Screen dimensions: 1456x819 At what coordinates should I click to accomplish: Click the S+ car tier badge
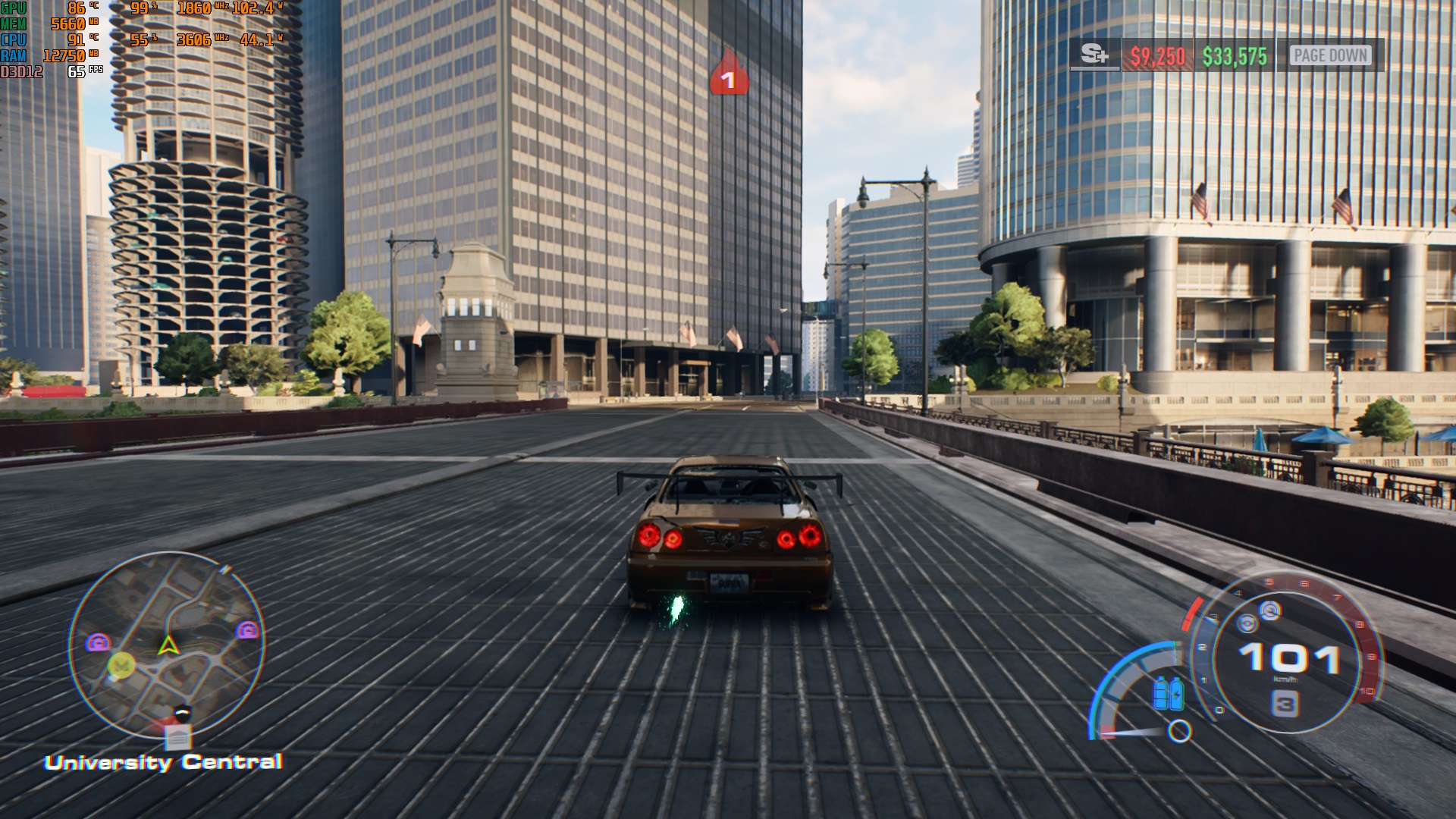click(x=1094, y=55)
